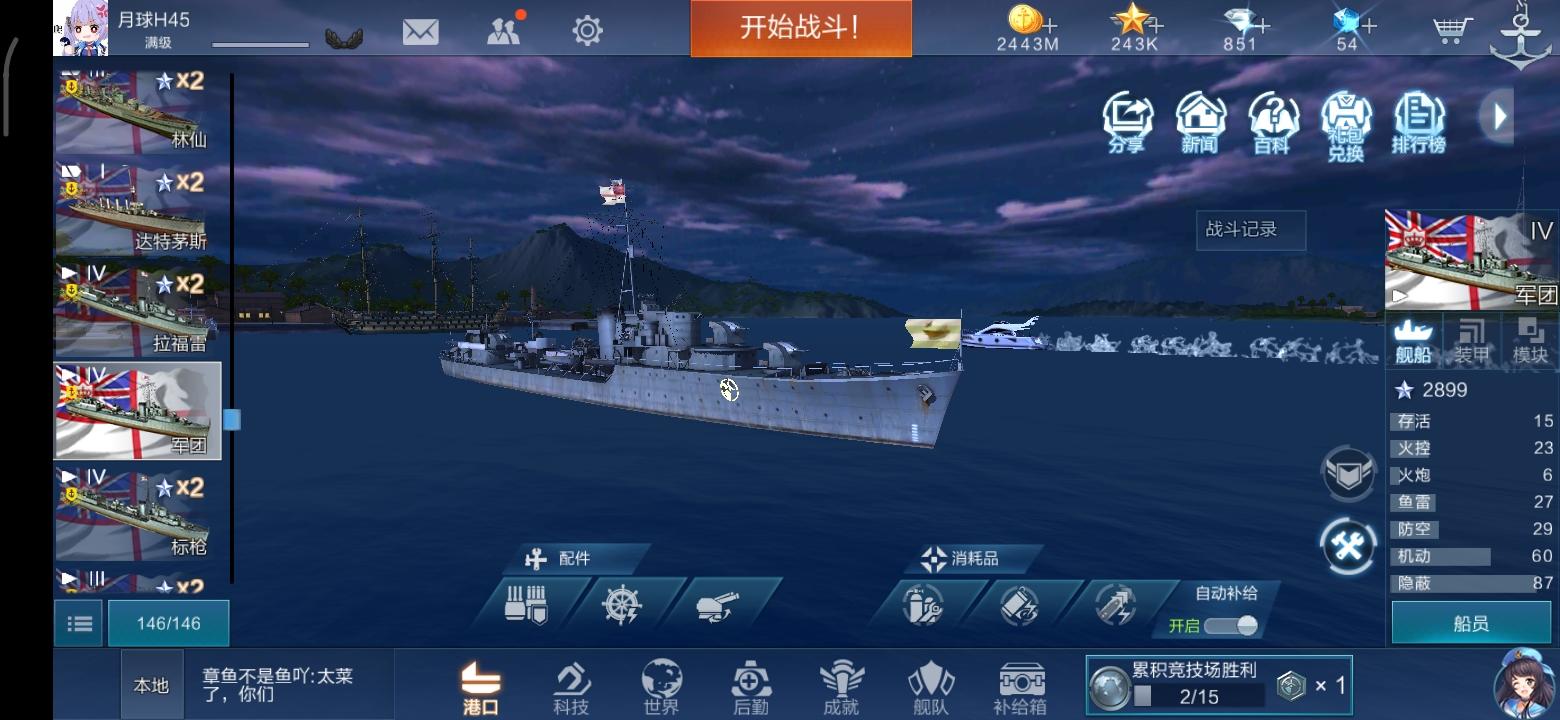Open the mail inbox icon
This screenshot has width=1560, height=720.
(419, 31)
